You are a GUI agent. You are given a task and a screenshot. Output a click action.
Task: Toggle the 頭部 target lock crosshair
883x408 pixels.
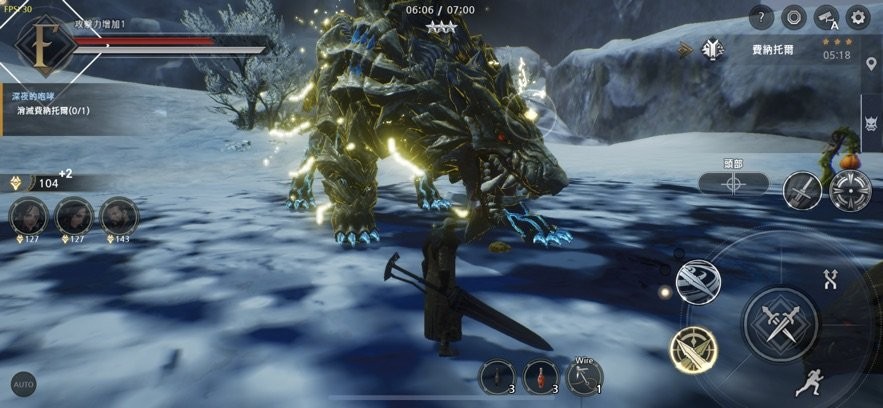[x=733, y=184]
